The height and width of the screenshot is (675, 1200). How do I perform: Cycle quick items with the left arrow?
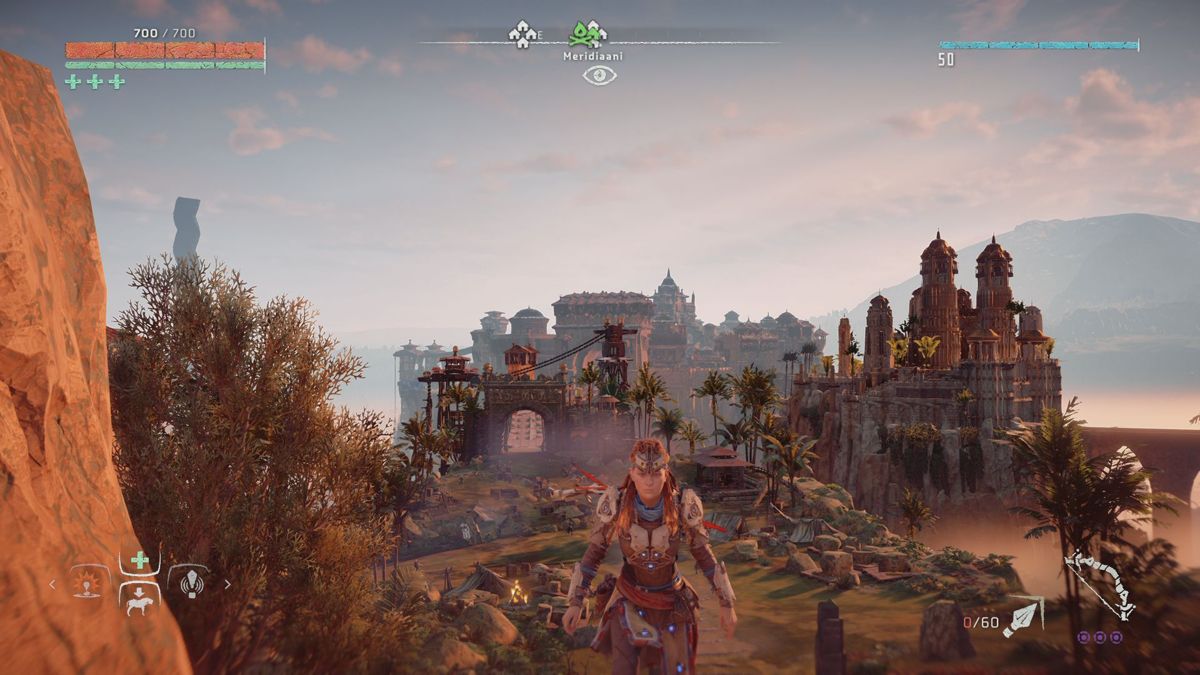point(53,584)
